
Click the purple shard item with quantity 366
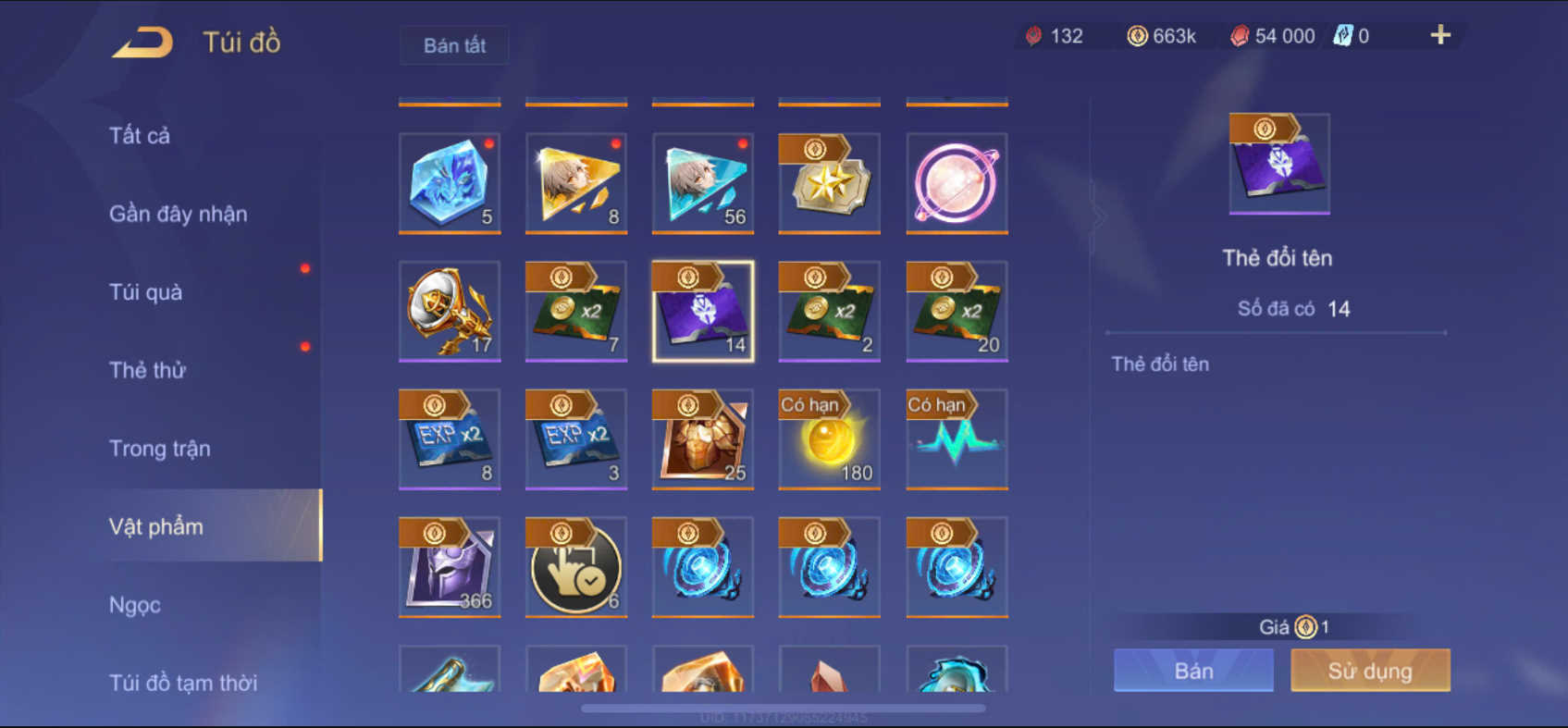450,566
